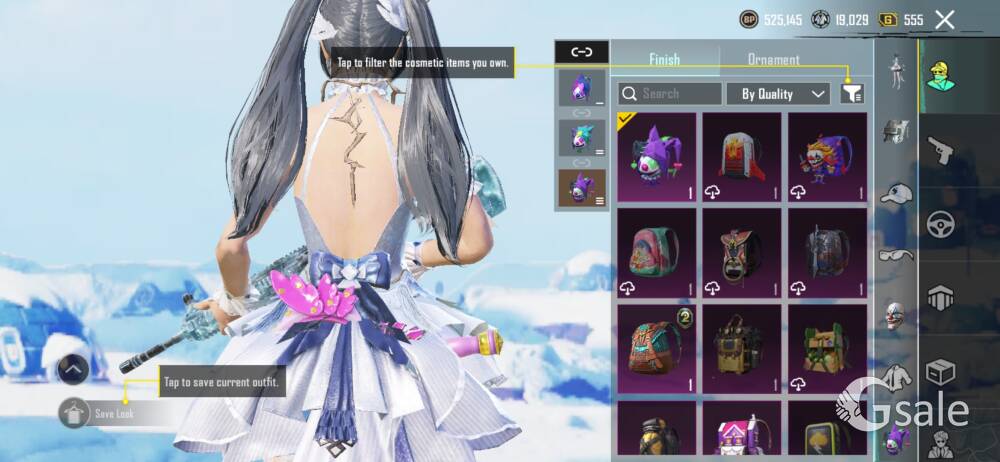Open the By Quality sort dropdown

point(782,94)
